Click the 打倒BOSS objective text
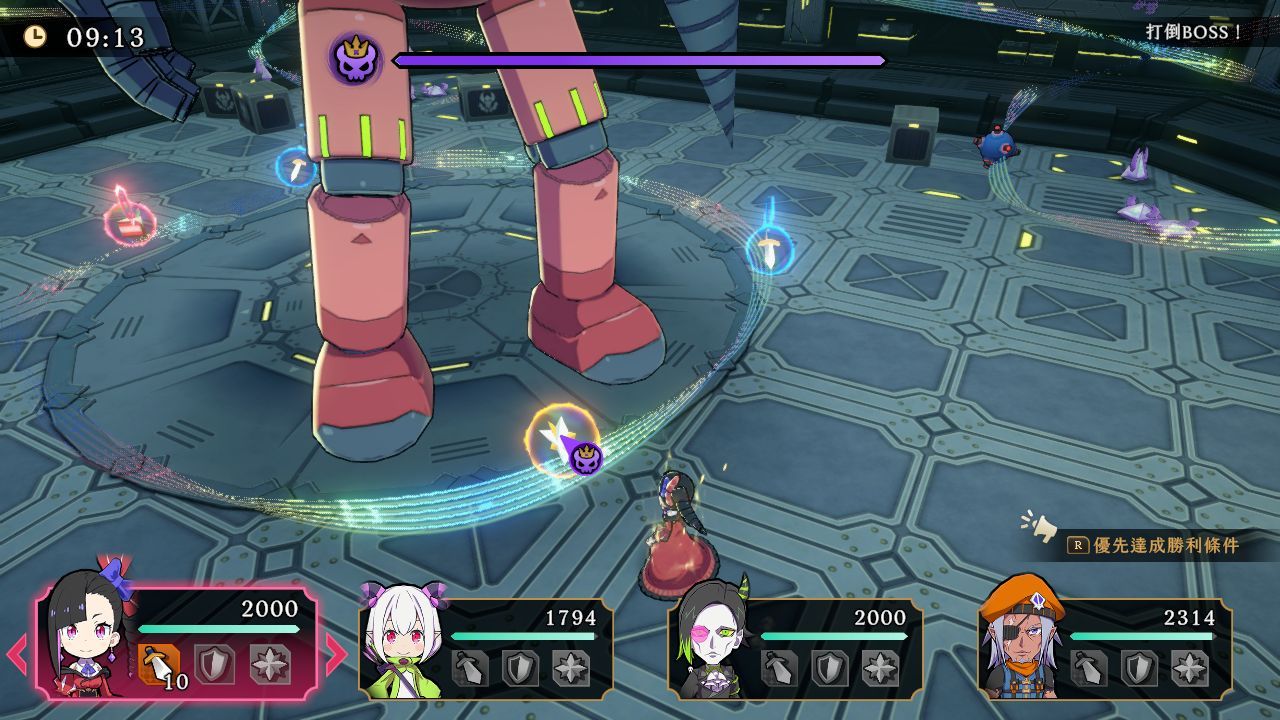This screenshot has width=1280, height=720. click(1192, 31)
